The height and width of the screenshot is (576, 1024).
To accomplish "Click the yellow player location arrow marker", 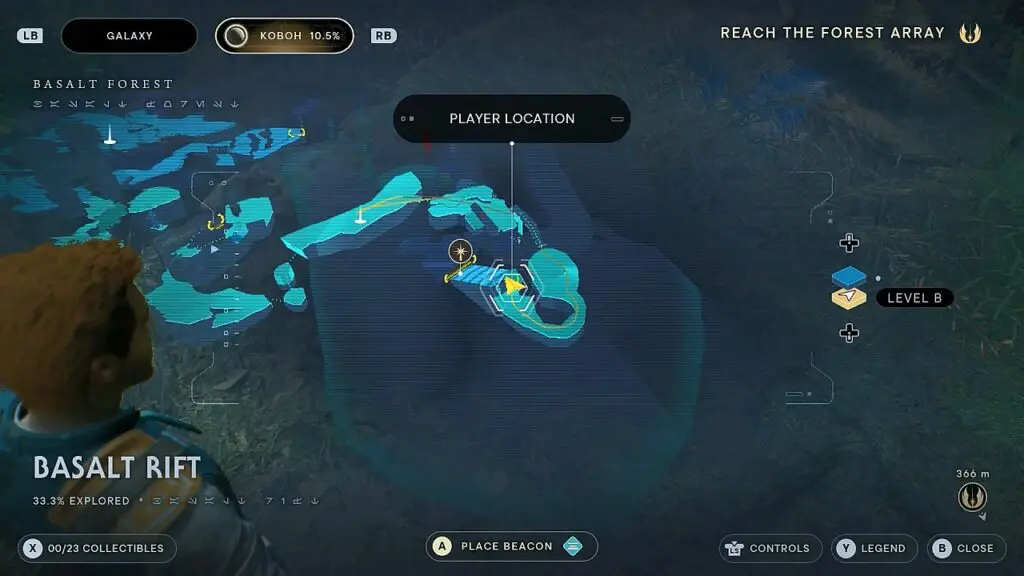I will pos(514,287).
